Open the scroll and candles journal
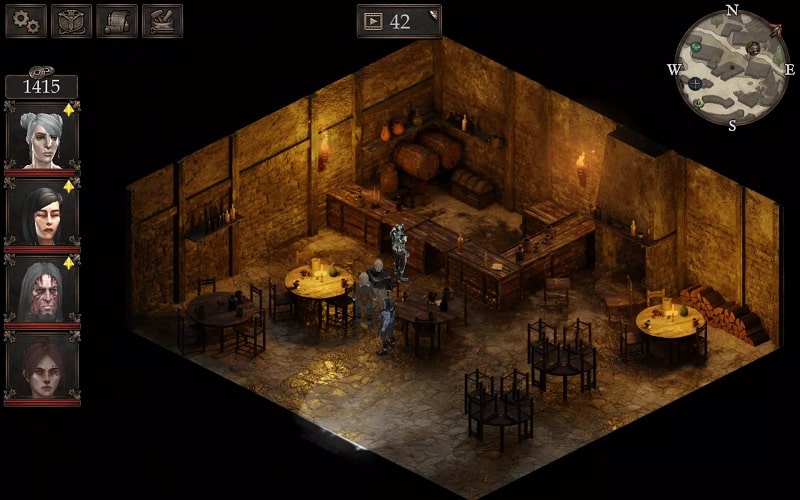Screen dimensions: 800x500 point(117,20)
